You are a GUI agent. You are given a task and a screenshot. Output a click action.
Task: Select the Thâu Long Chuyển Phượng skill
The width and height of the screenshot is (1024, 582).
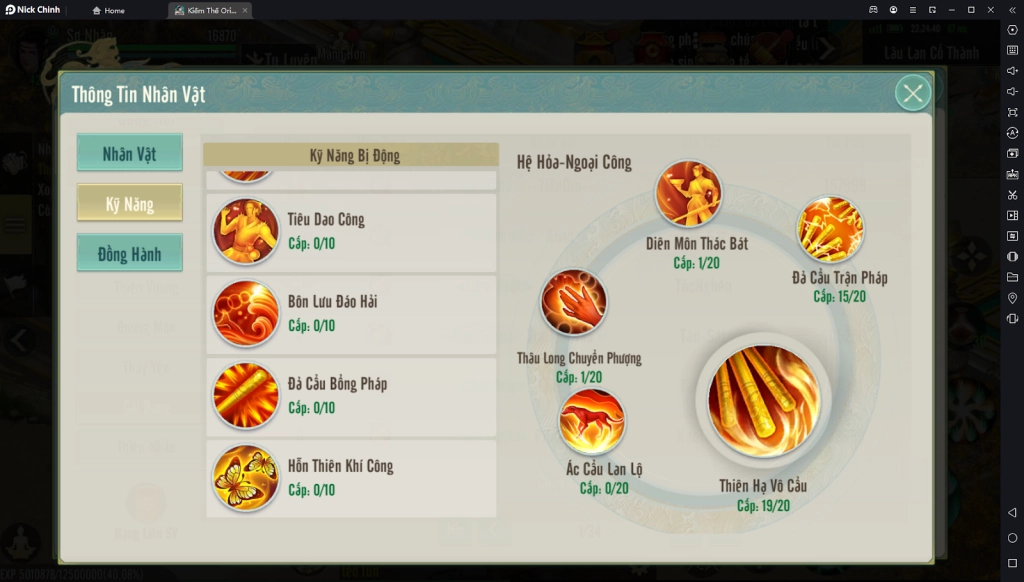574,303
